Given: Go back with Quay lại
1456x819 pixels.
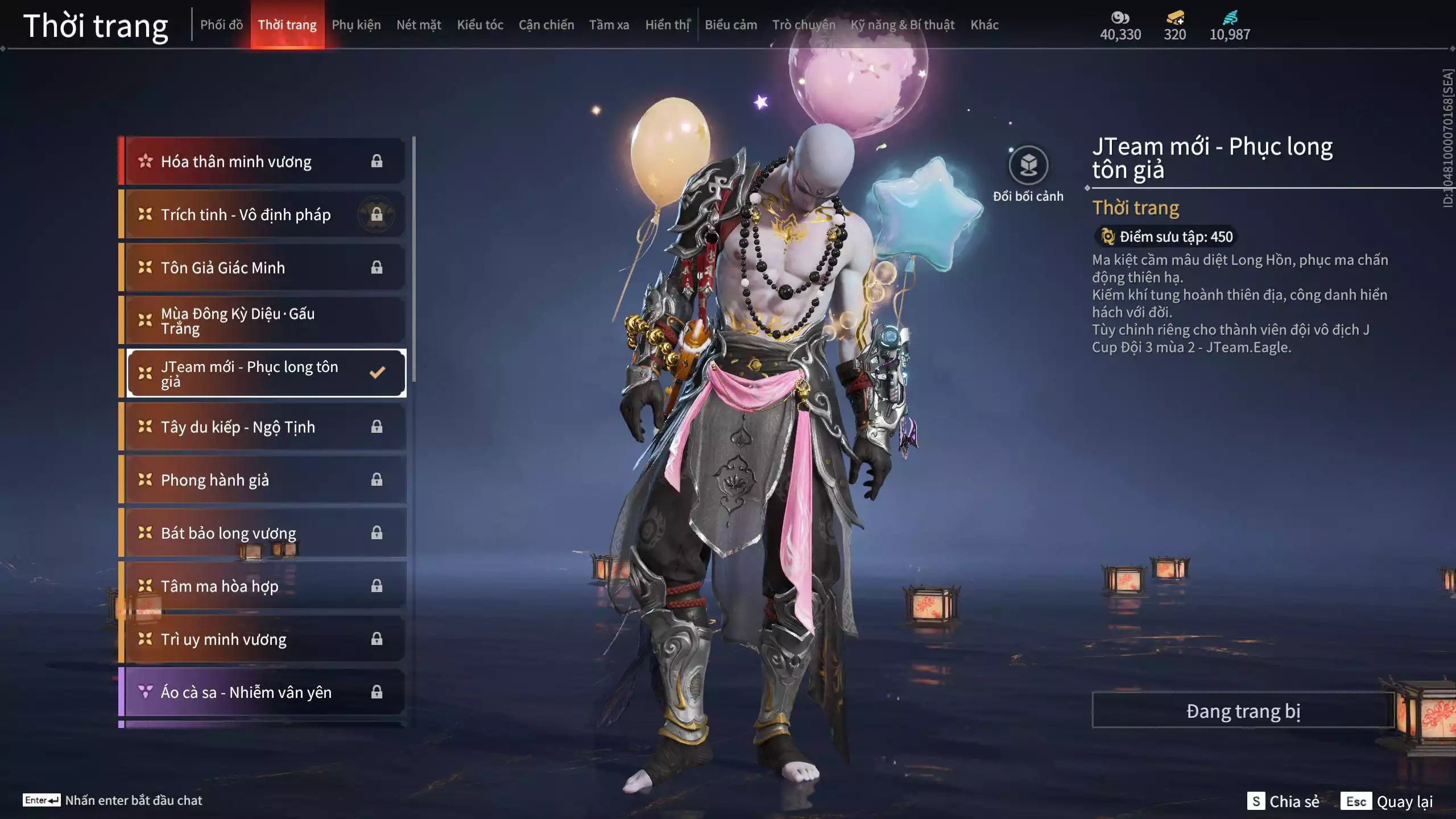Looking at the screenshot, I should pyautogui.click(x=1387, y=801).
